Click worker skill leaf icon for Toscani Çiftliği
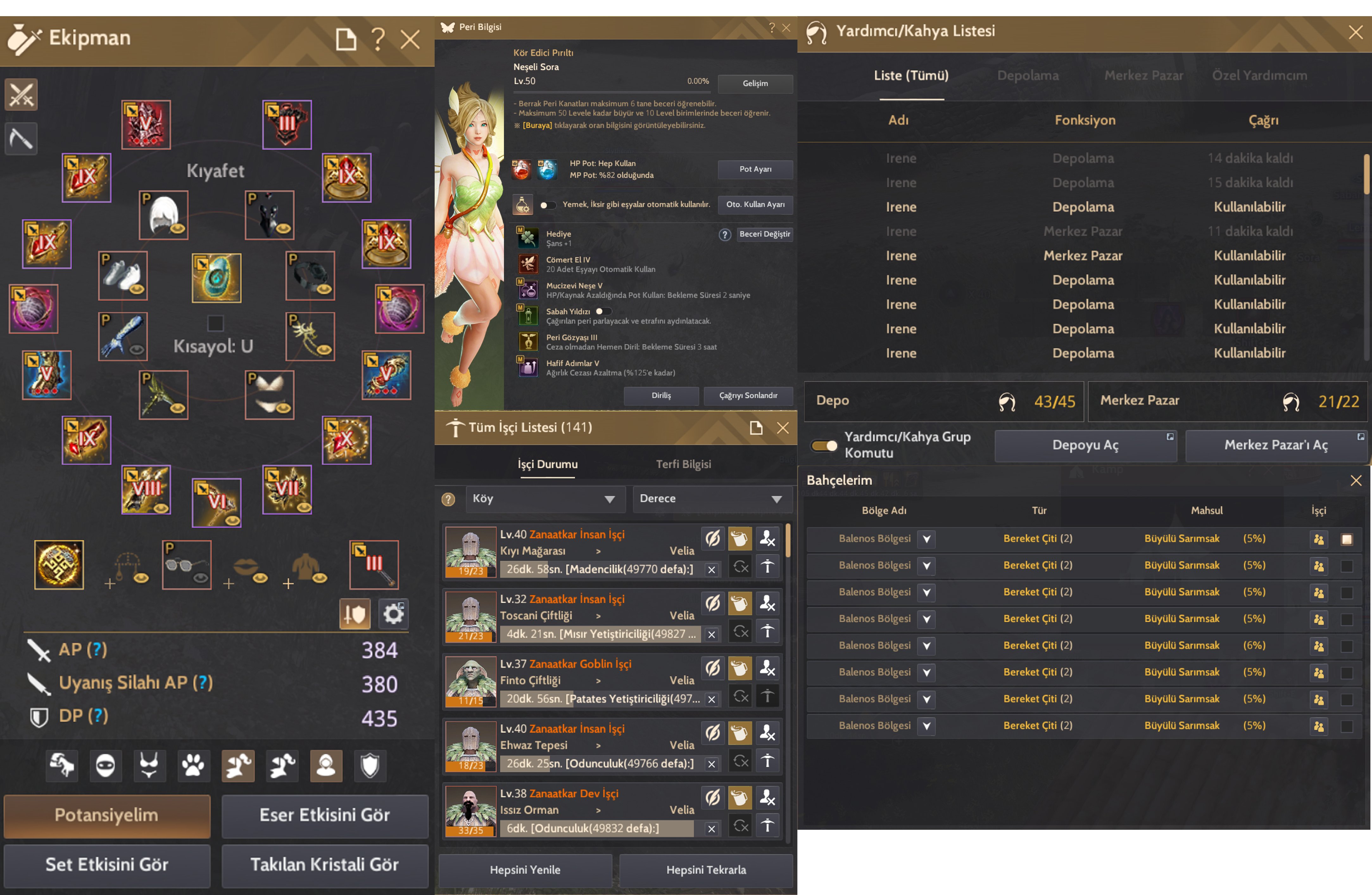The height and width of the screenshot is (895, 1372). point(713,603)
